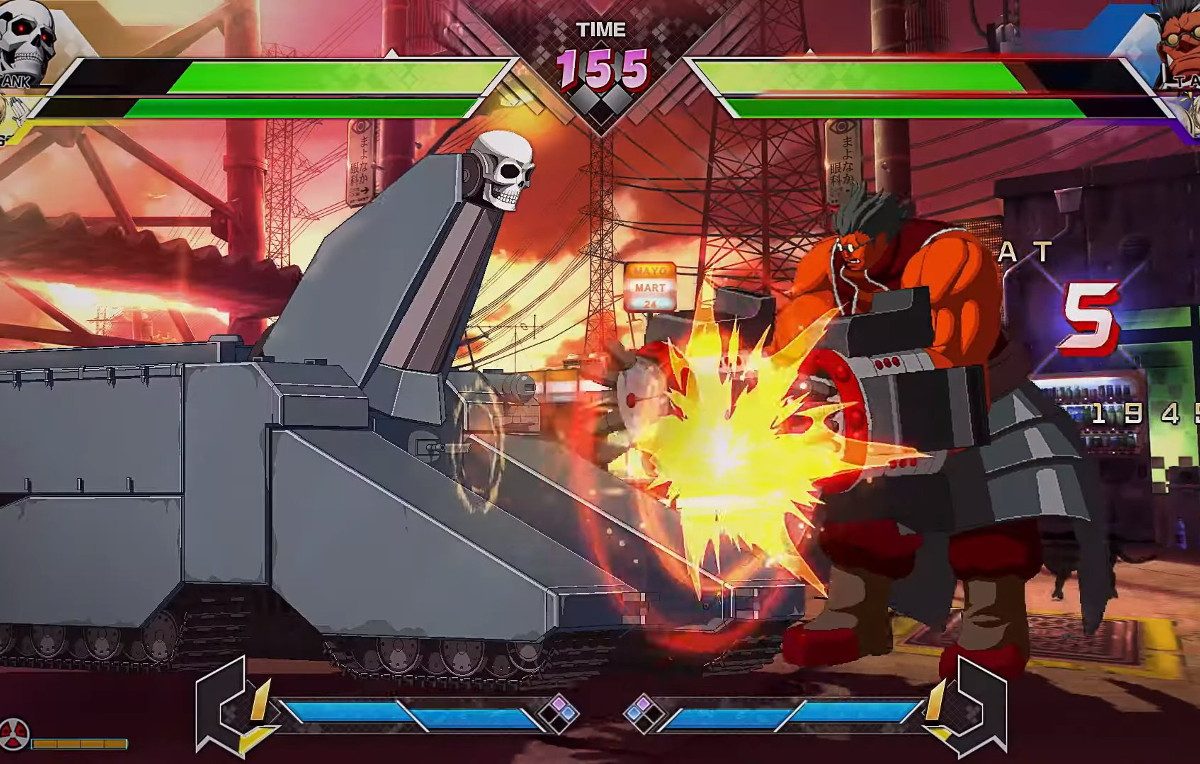Click the red radial emblem icon
The image size is (1200, 764).
tap(13, 736)
